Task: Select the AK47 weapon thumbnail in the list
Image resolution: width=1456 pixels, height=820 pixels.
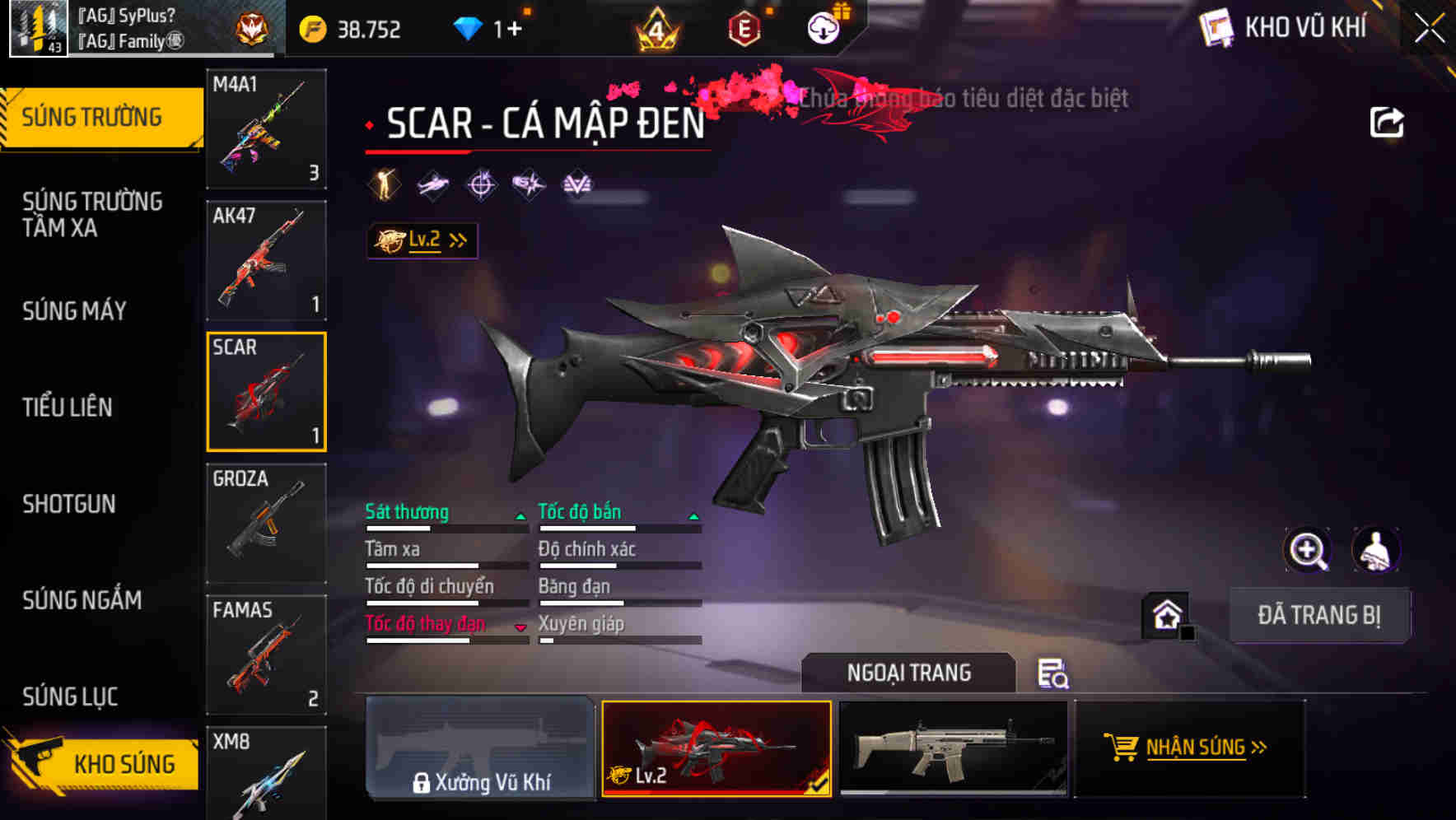Action: [x=265, y=260]
